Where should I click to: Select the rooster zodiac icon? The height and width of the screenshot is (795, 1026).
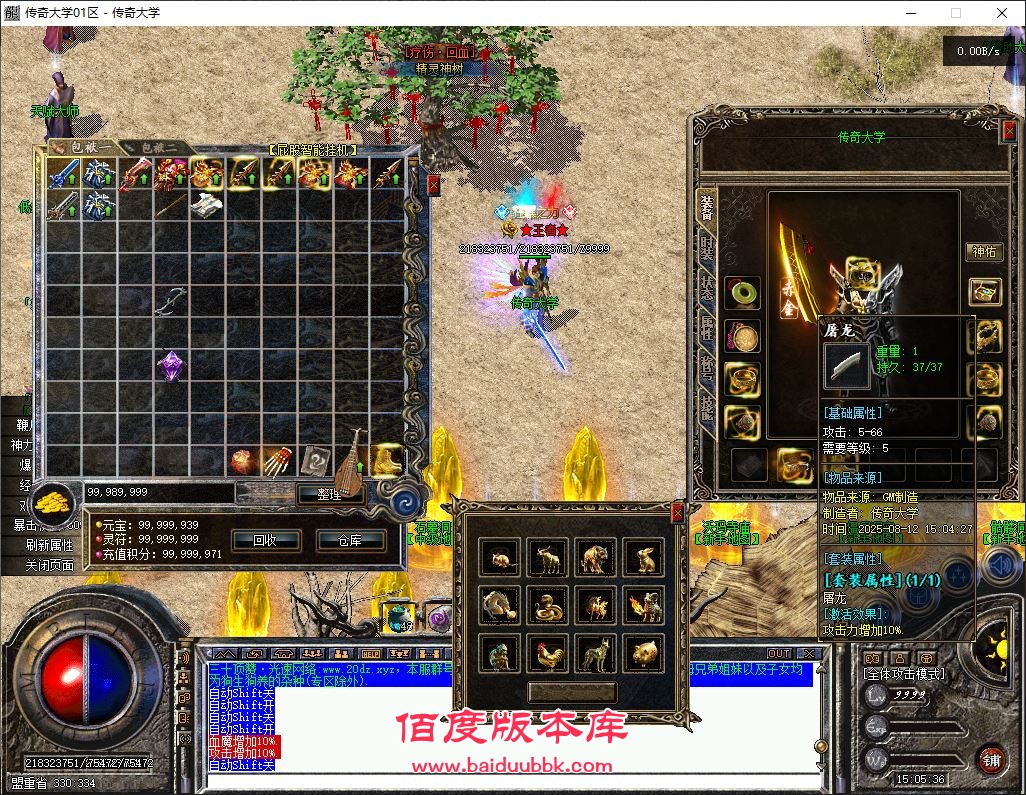[x=549, y=654]
